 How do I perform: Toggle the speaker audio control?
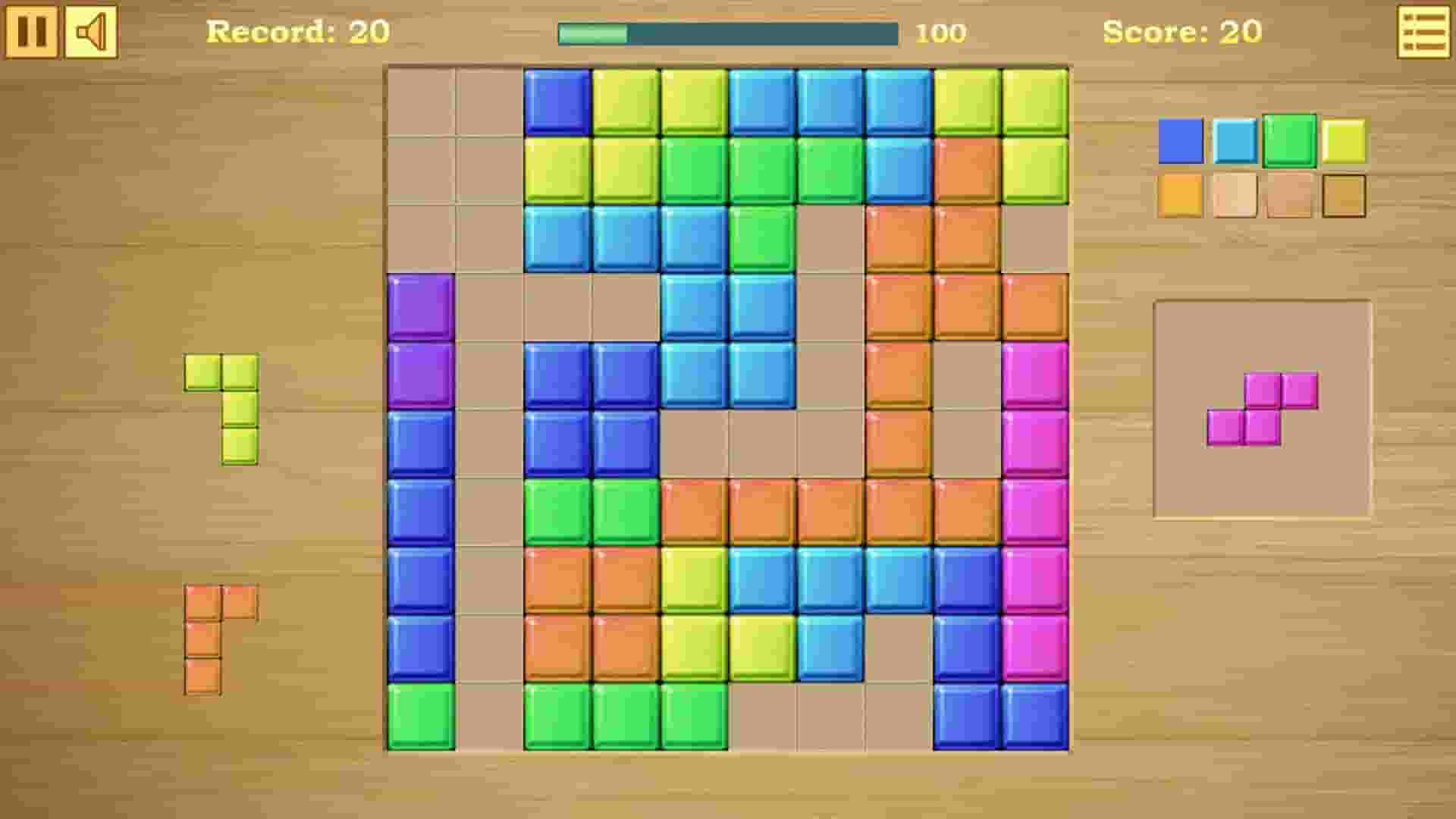click(x=91, y=32)
